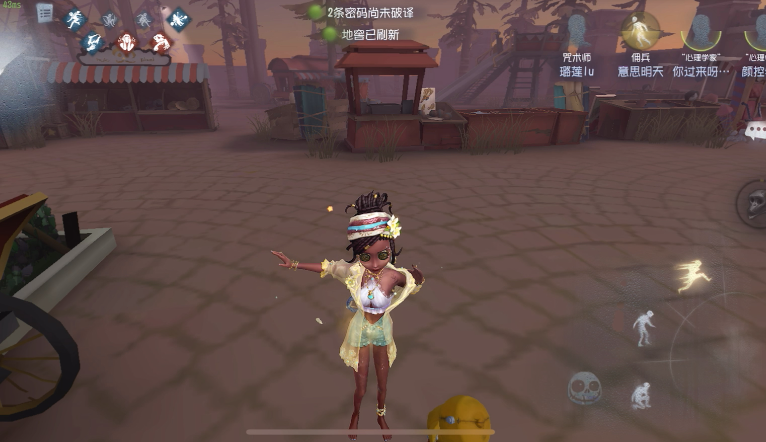
Task: Switch to the walking stance
Action: (x=642, y=326)
